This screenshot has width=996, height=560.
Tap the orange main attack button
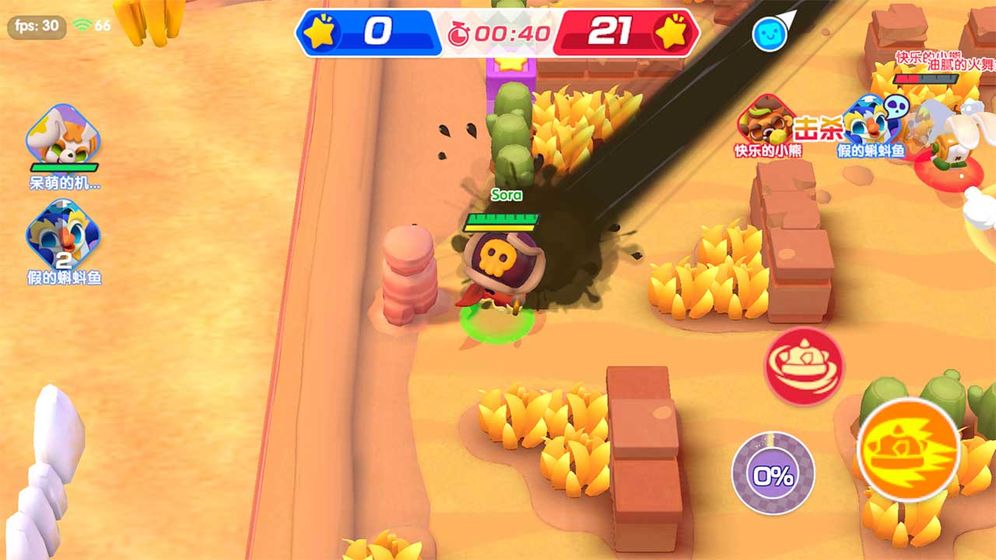pyautogui.click(x=908, y=449)
